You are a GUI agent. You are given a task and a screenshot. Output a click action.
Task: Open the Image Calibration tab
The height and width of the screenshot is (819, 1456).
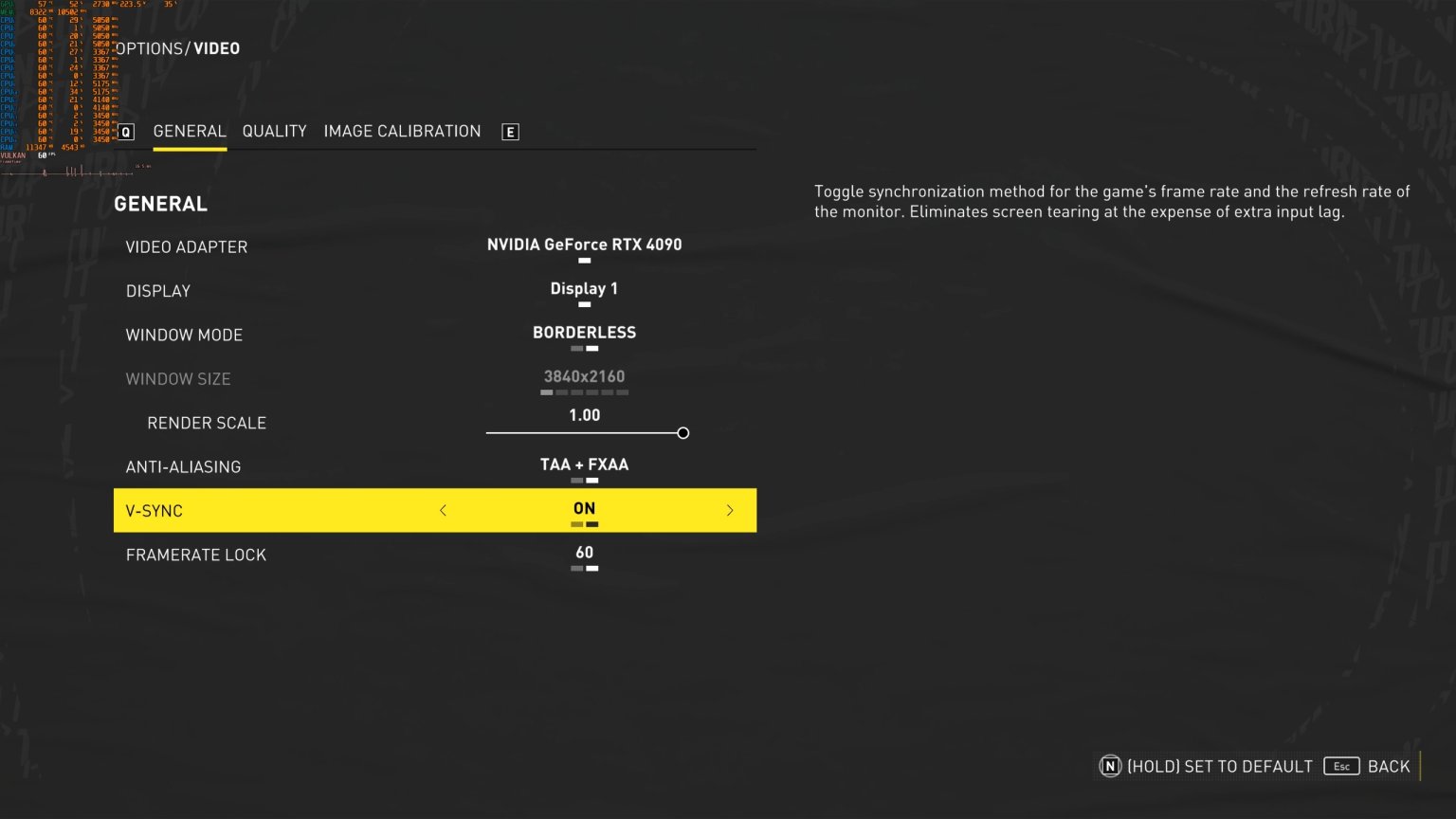tap(402, 131)
